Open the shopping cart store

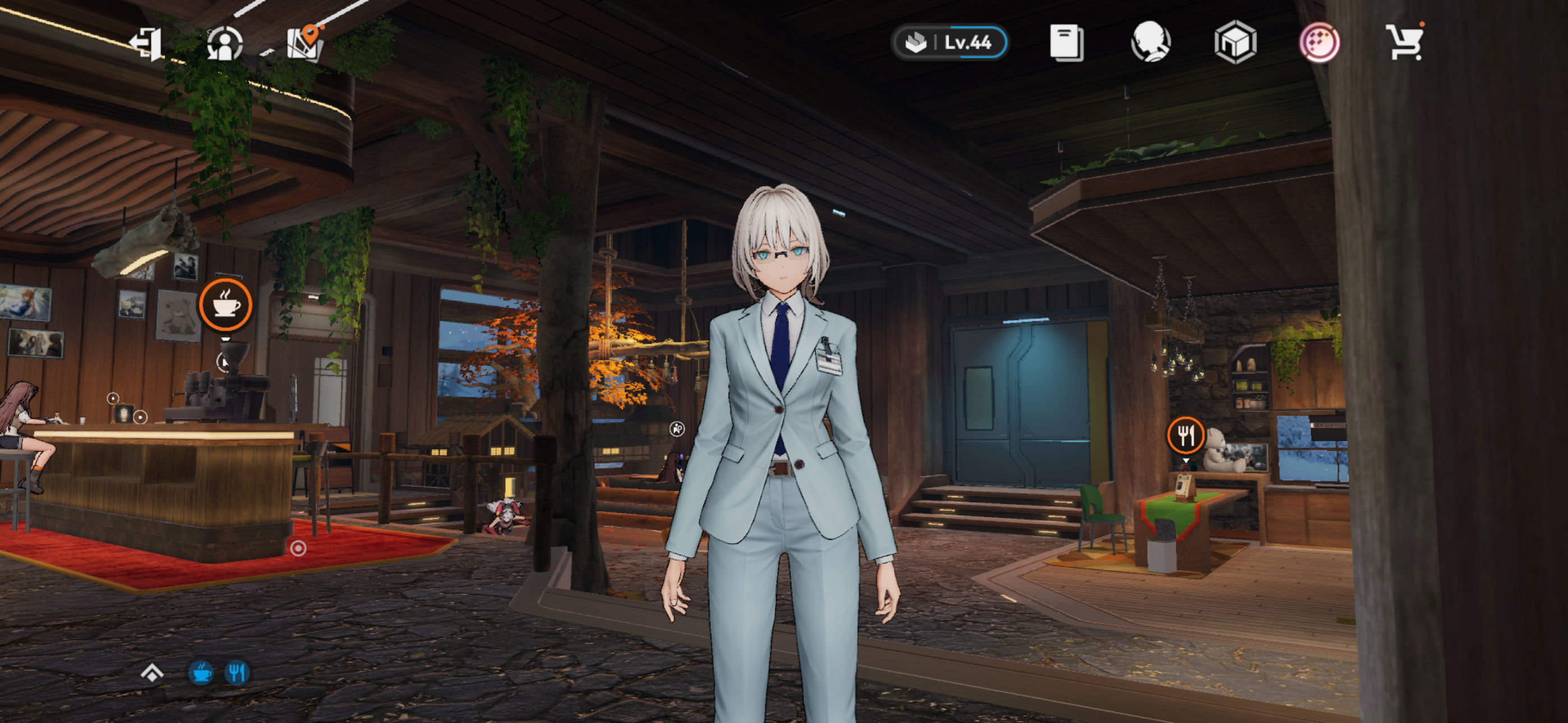pos(1405,43)
